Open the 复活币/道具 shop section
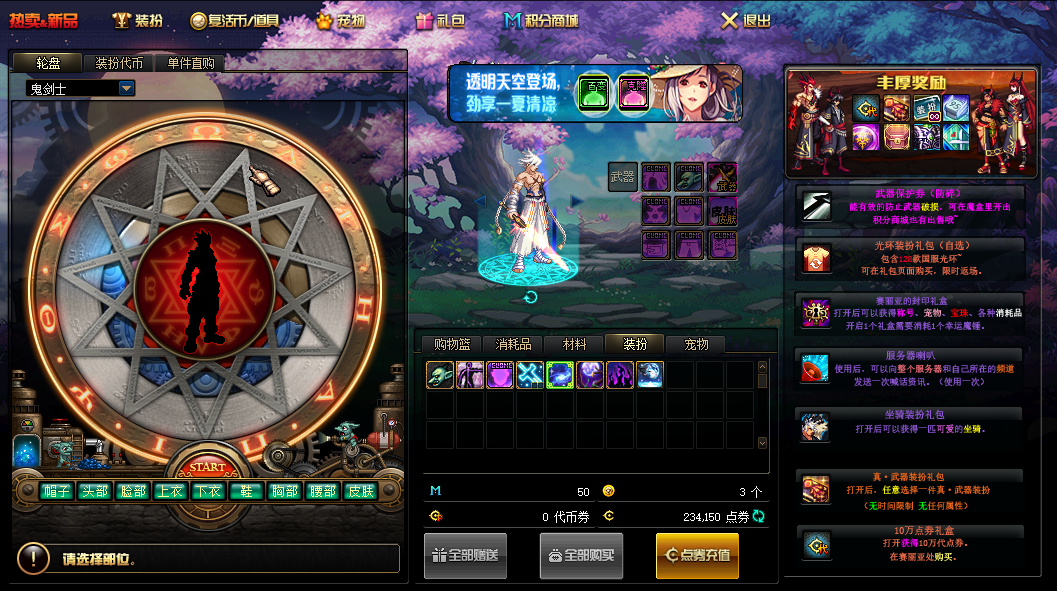The image size is (1057, 591). 236,20
